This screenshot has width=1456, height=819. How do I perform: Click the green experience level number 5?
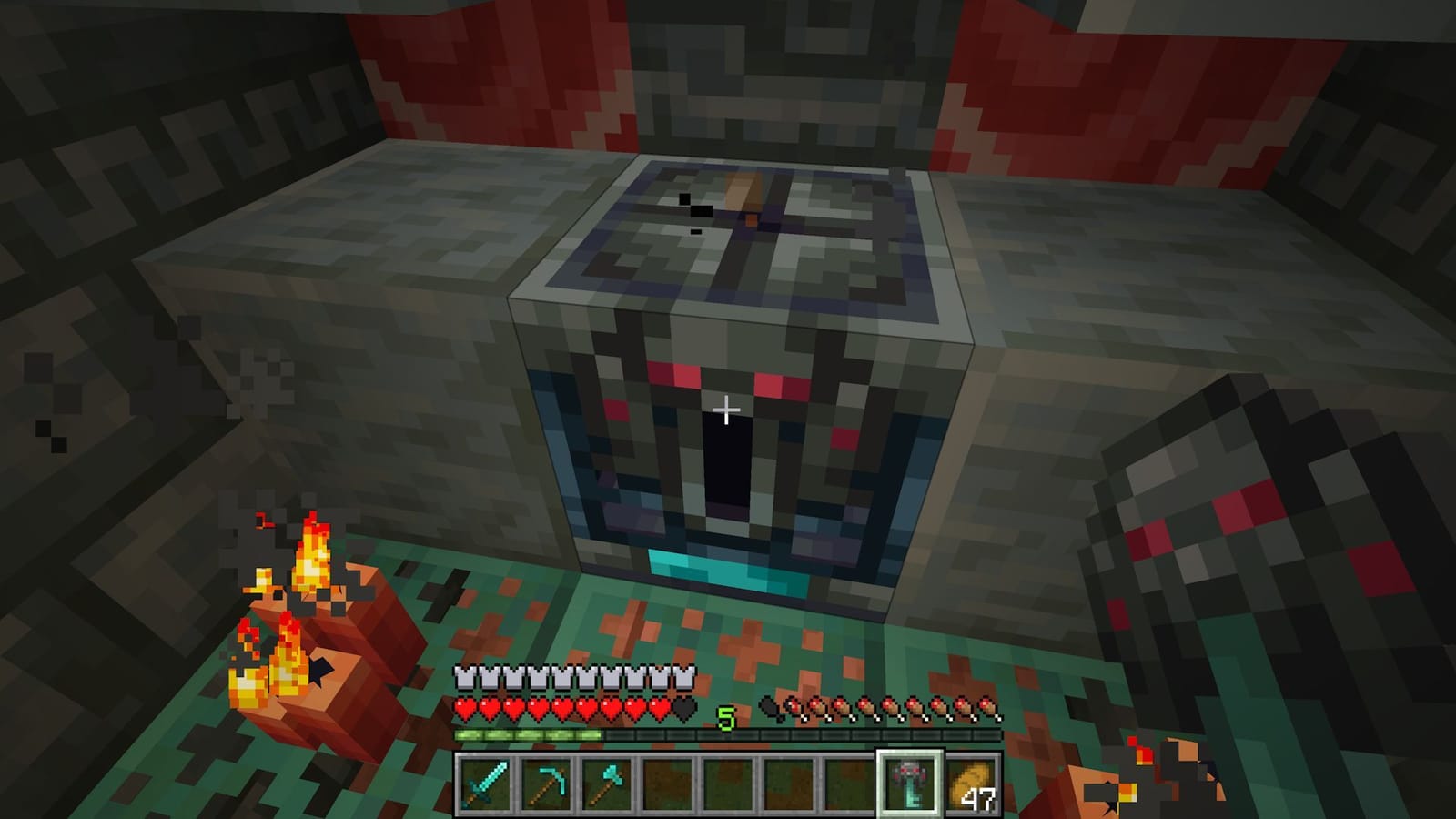(x=725, y=718)
